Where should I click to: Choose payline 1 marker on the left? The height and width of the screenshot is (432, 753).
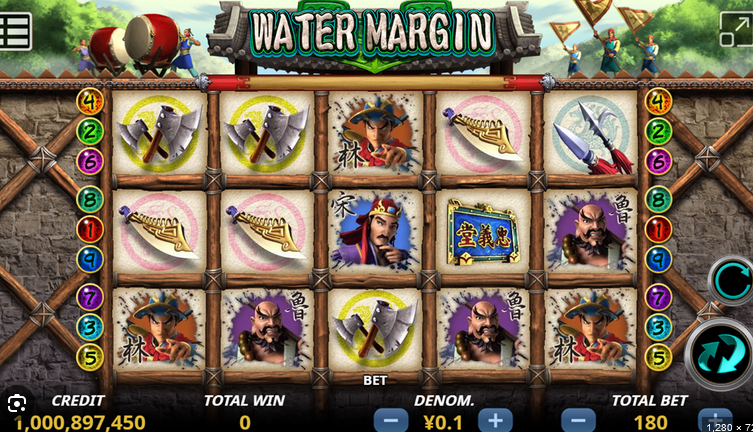[x=91, y=228]
